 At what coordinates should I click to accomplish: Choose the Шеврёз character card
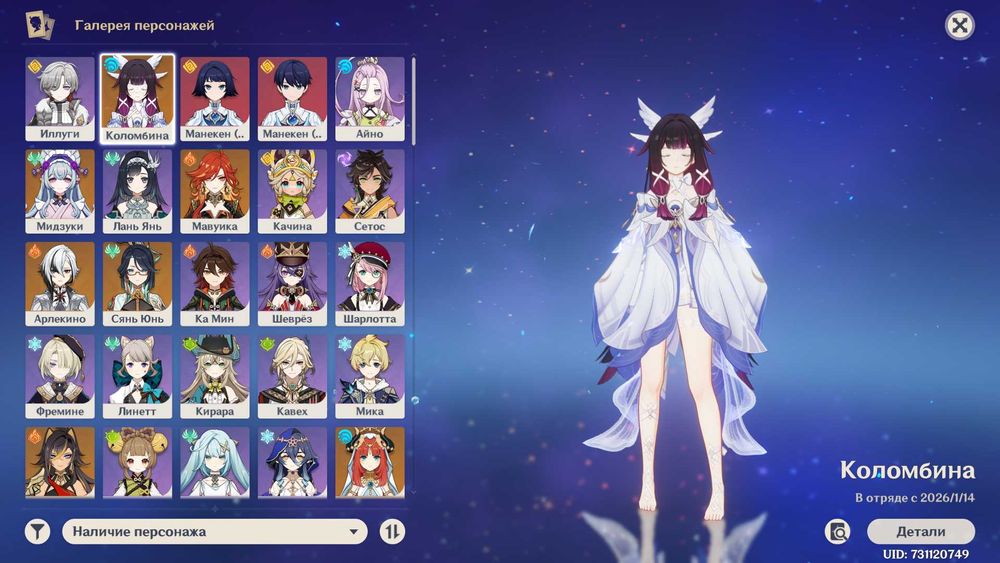point(292,284)
